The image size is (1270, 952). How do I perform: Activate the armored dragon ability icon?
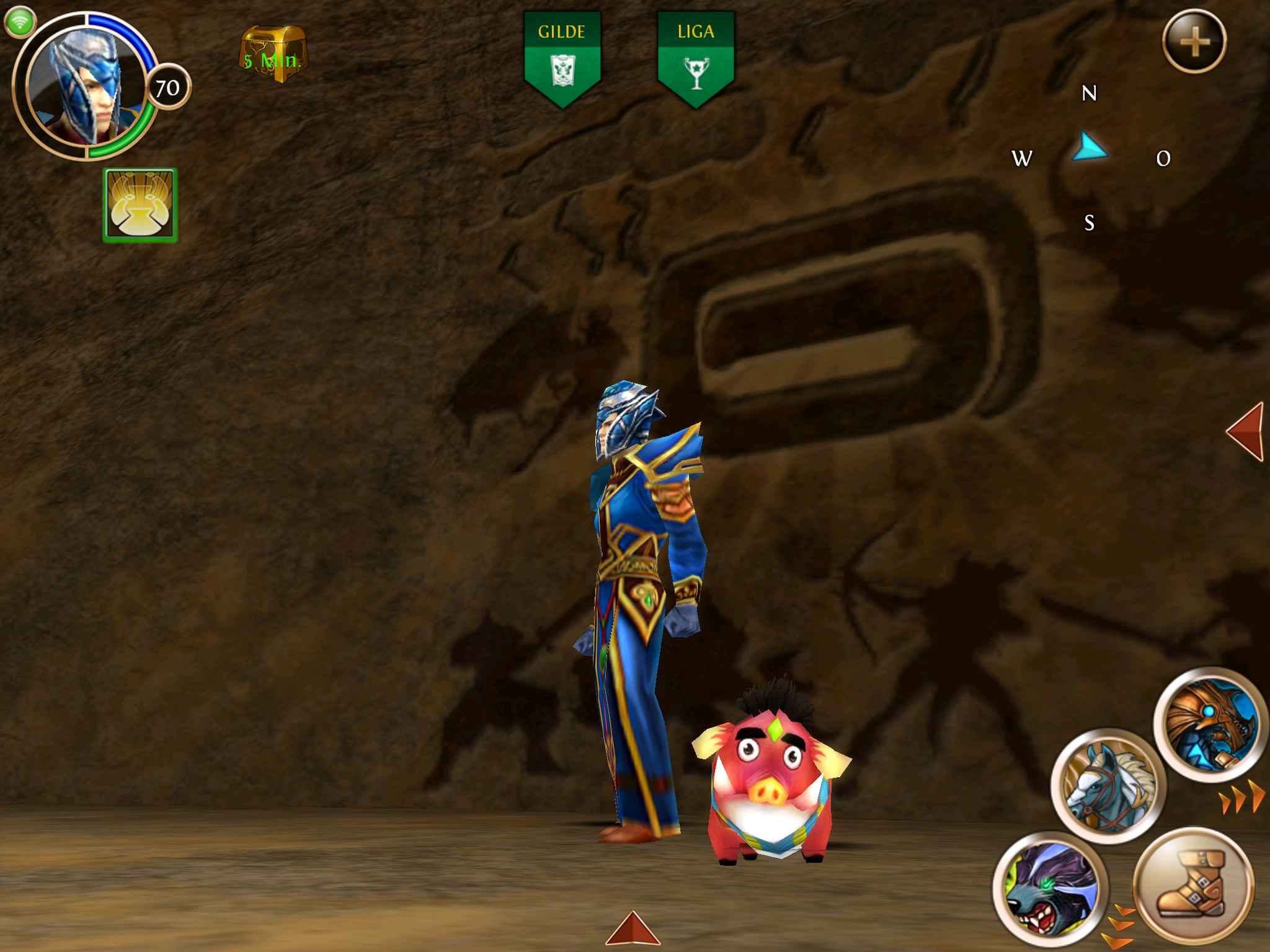1209,723
